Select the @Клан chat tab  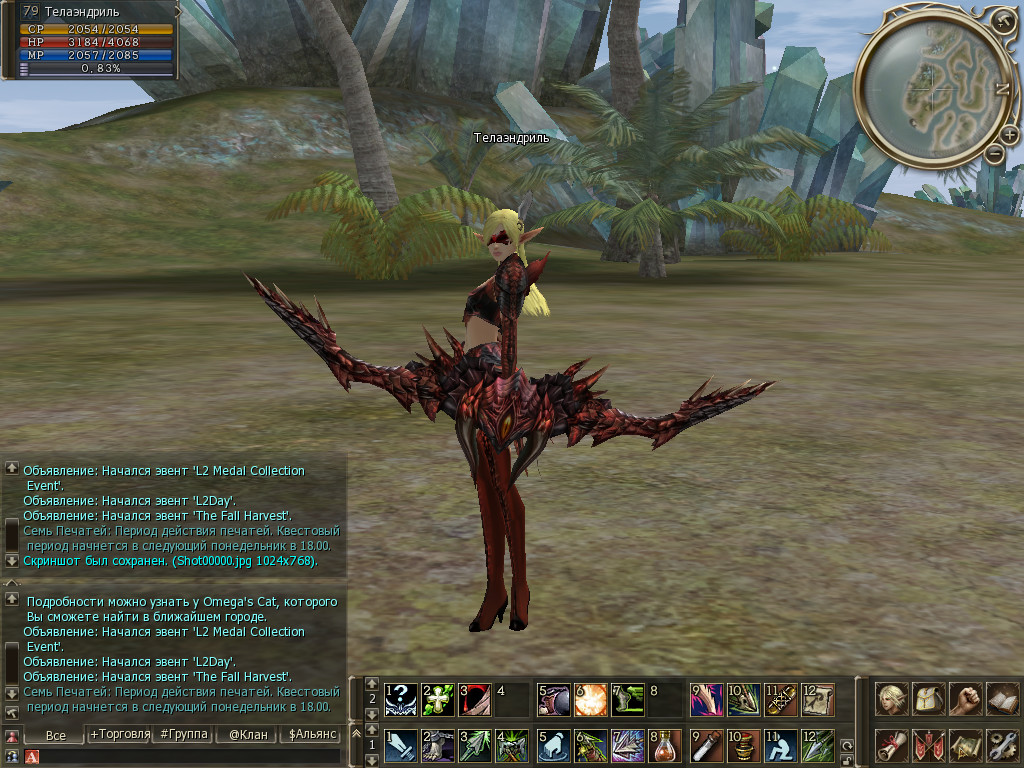[x=247, y=735]
